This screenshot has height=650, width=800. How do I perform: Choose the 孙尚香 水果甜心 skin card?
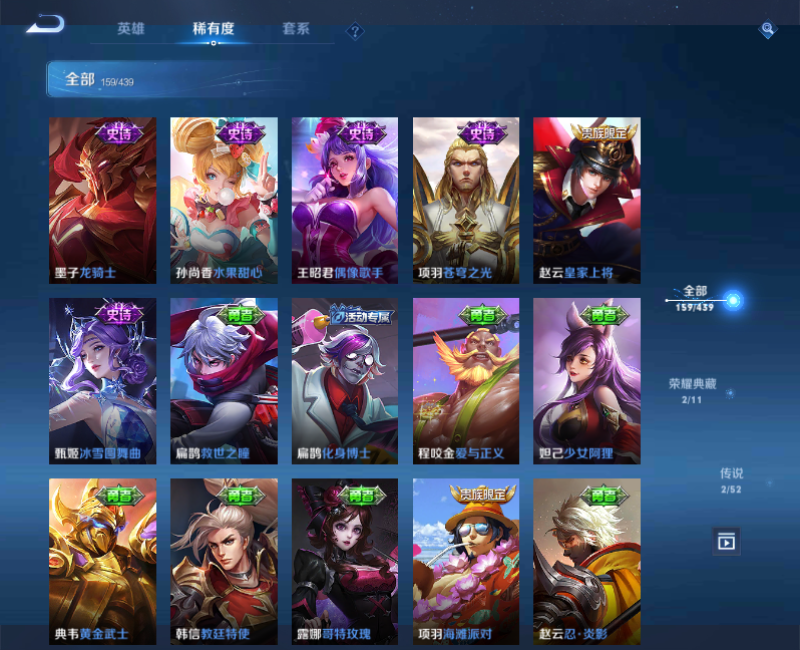pyautogui.click(x=224, y=200)
